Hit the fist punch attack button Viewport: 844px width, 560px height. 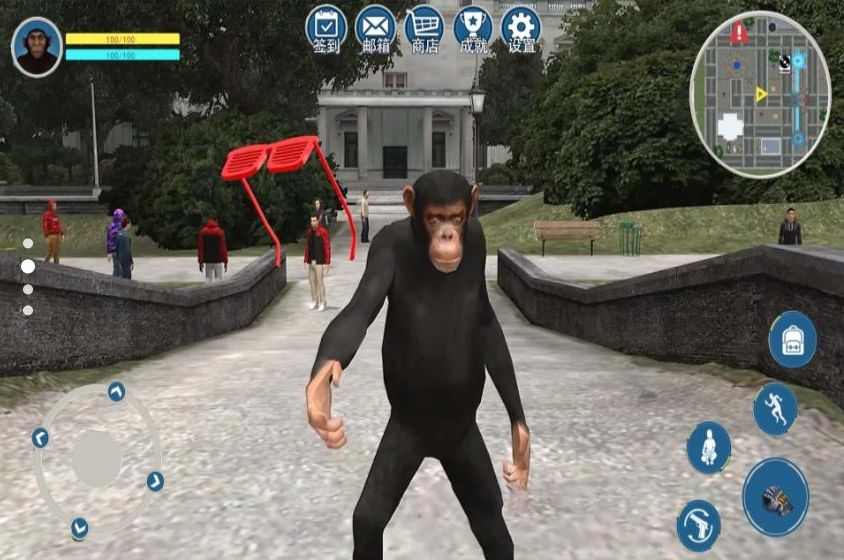tap(775, 497)
